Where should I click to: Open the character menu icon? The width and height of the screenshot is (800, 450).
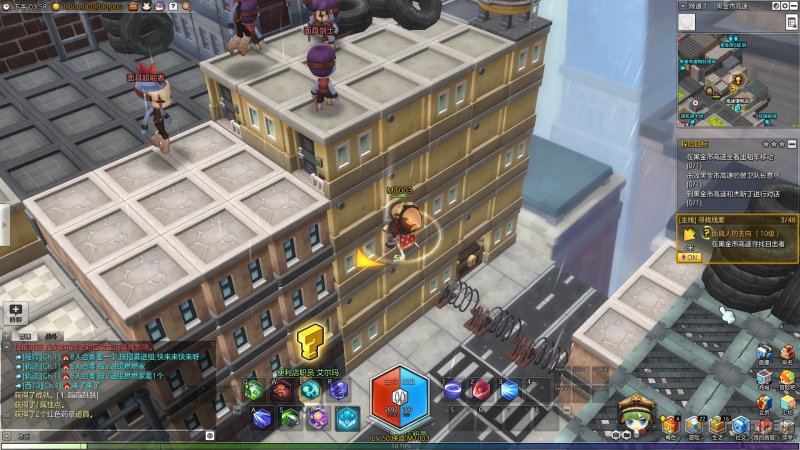pyautogui.click(x=670, y=425)
